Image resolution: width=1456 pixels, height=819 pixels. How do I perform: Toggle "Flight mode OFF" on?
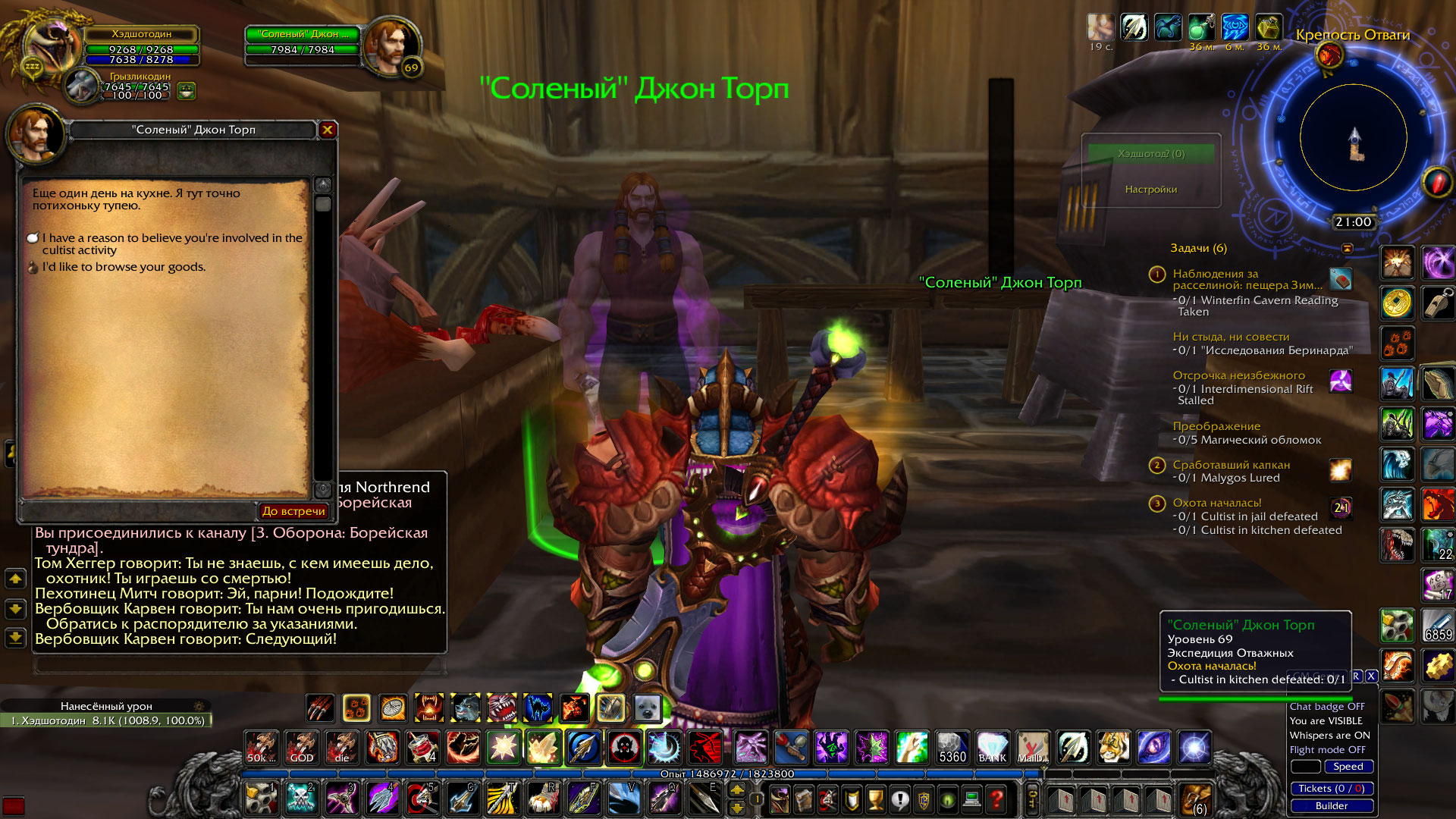pyautogui.click(x=1327, y=749)
